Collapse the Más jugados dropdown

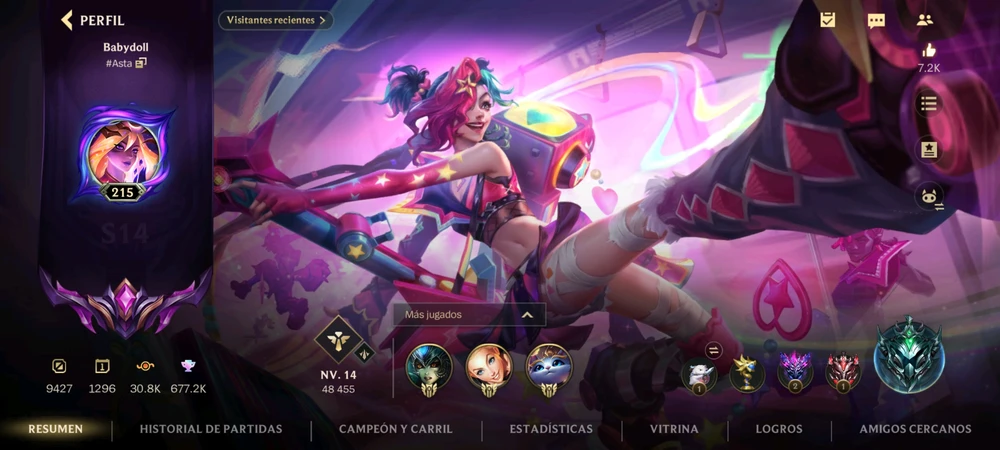click(526, 314)
